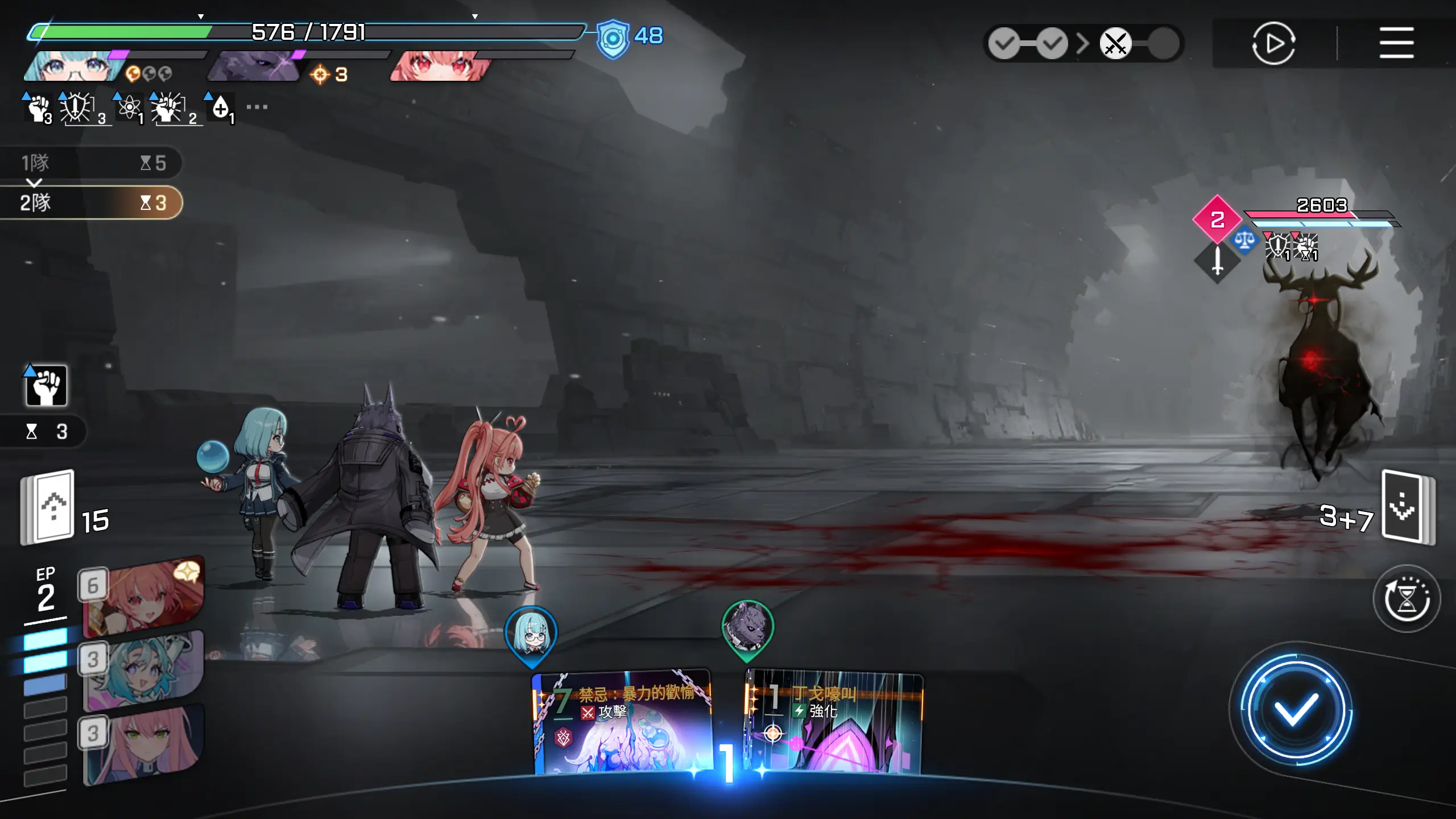Expand the buff list ellipsis
Image resolution: width=1456 pixels, height=819 pixels.
coord(257,107)
